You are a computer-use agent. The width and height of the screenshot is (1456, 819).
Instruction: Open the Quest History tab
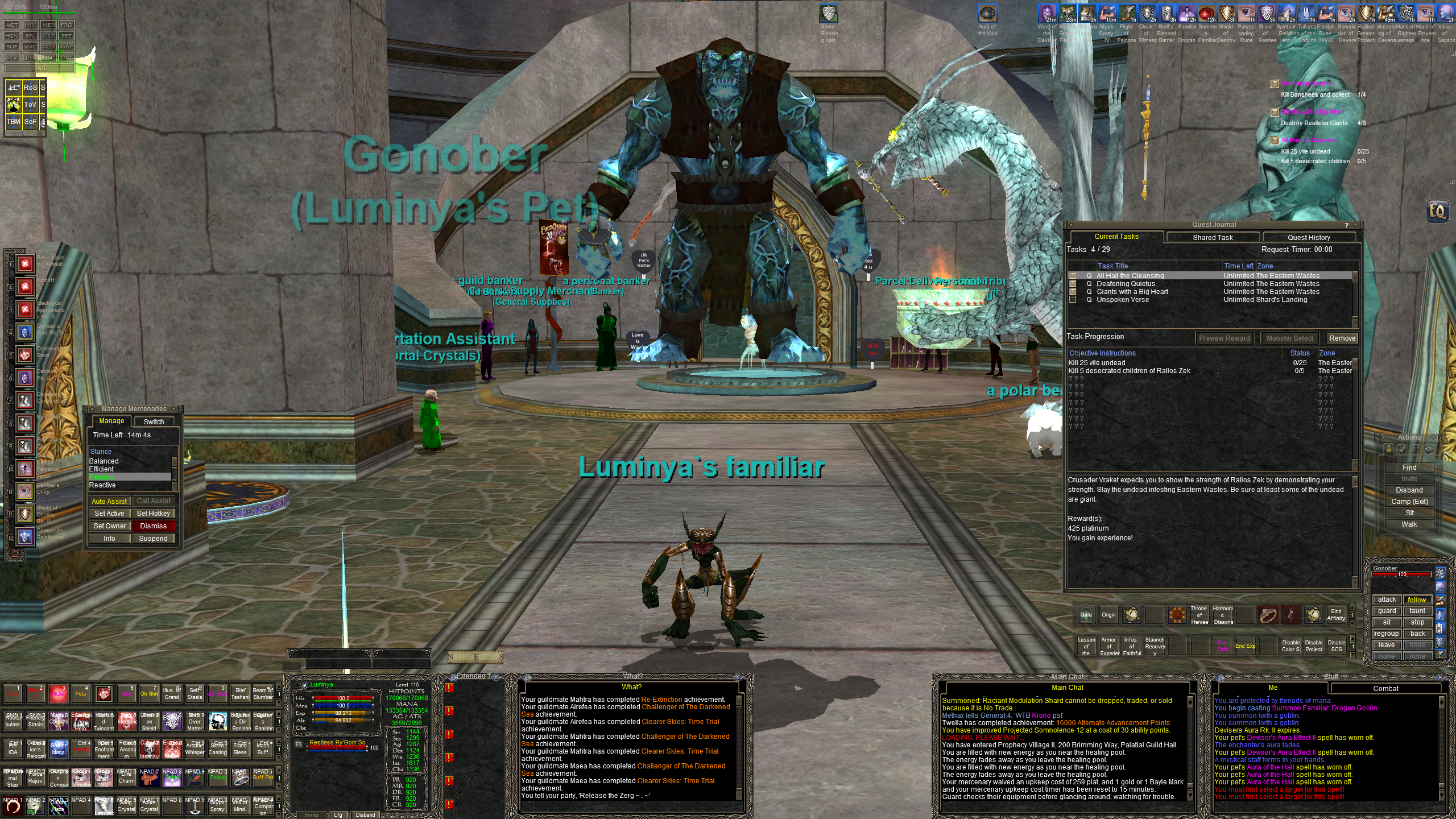pyautogui.click(x=1309, y=237)
